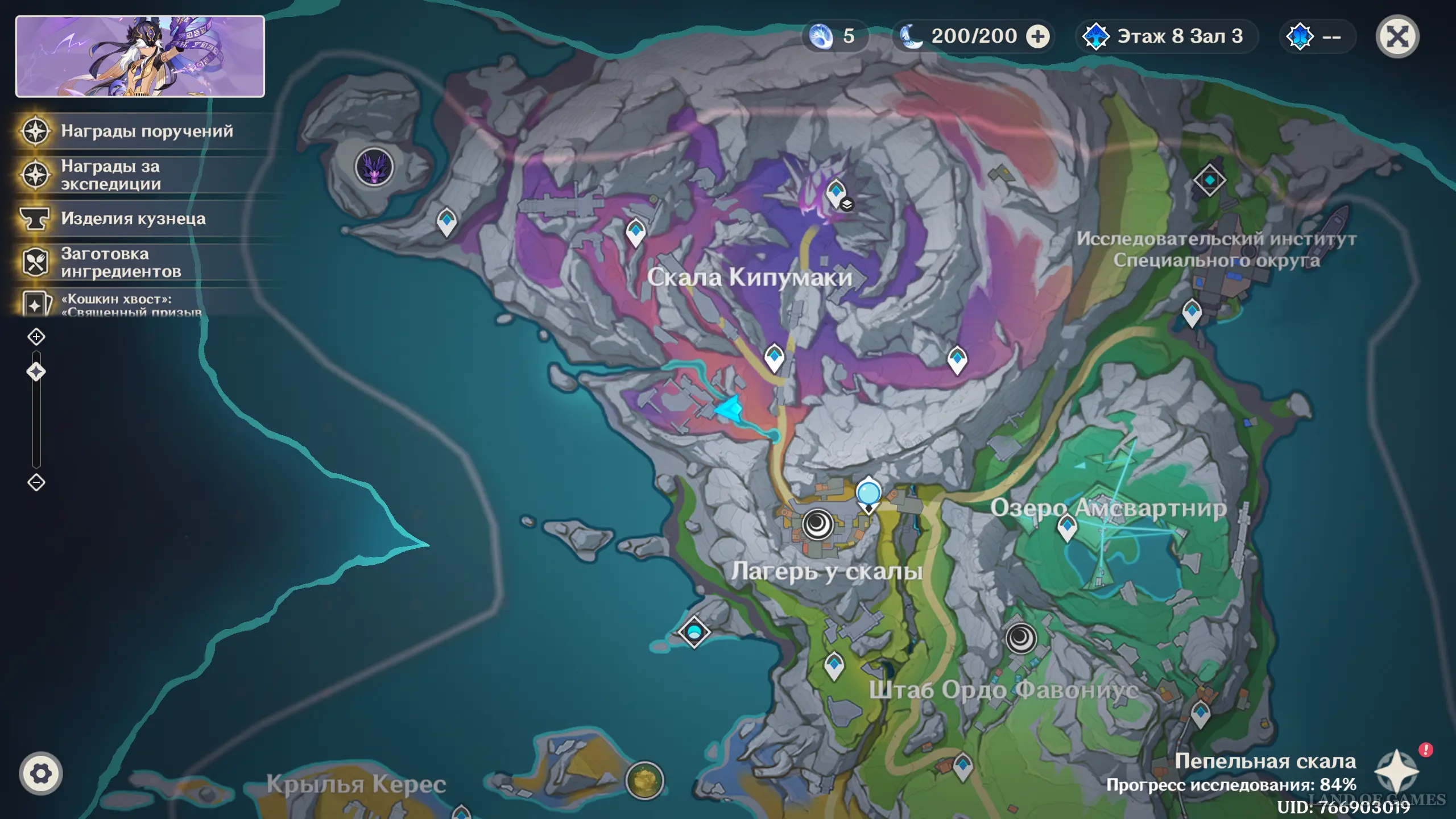Select the spiral domain marker near Штаб Ордо Фавониус
Screen dimensions: 1456x819
tap(1021, 638)
